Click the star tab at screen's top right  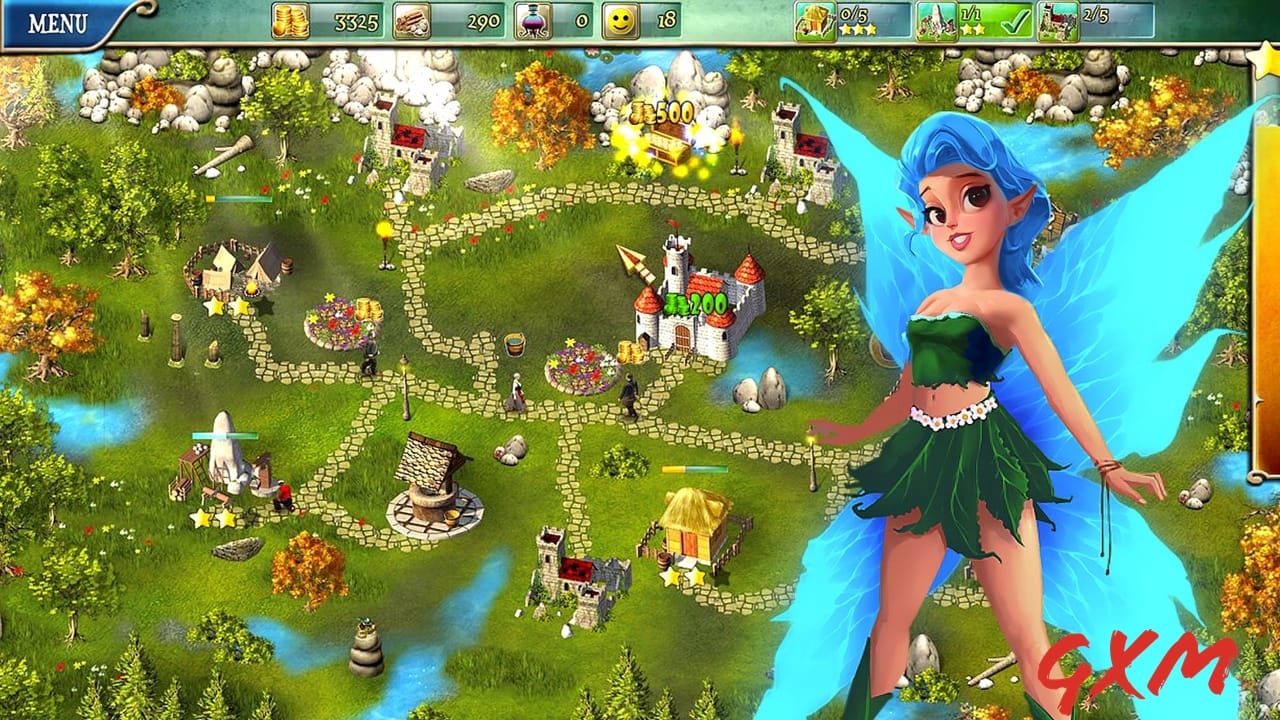pyautogui.click(x=1266, y=62)
